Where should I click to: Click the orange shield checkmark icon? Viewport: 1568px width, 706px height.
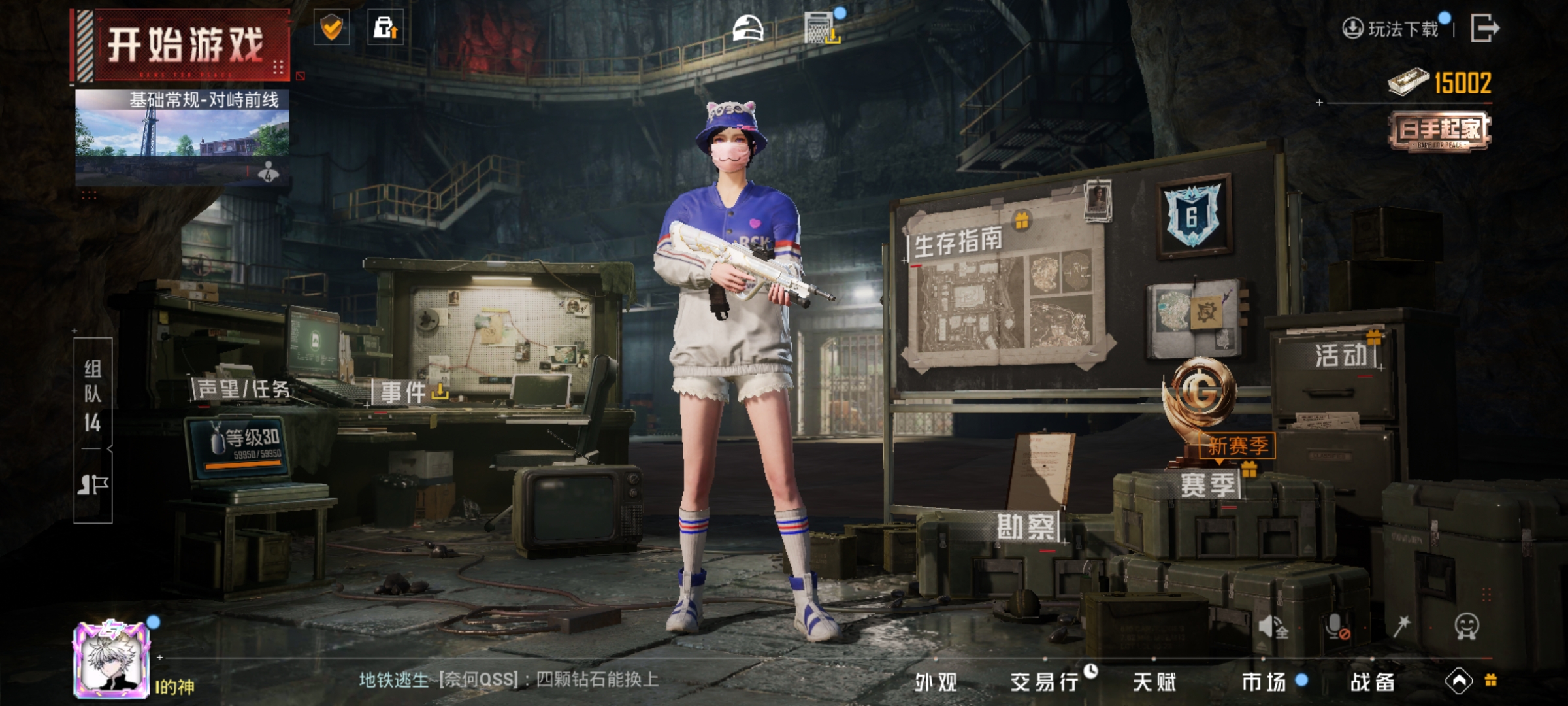(x=332, y=27)
